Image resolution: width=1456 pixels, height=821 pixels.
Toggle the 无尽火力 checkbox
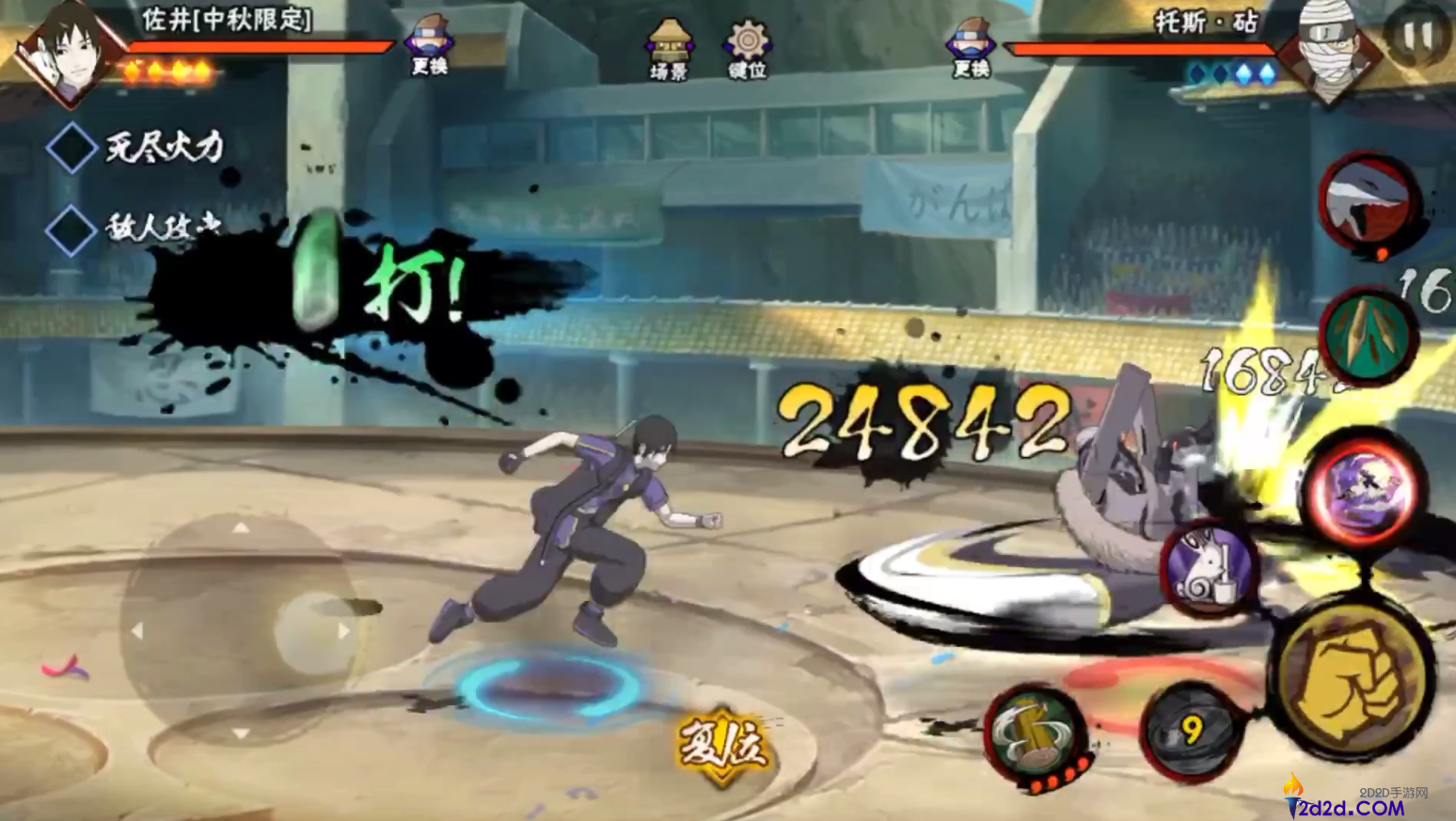pos(71,148)
